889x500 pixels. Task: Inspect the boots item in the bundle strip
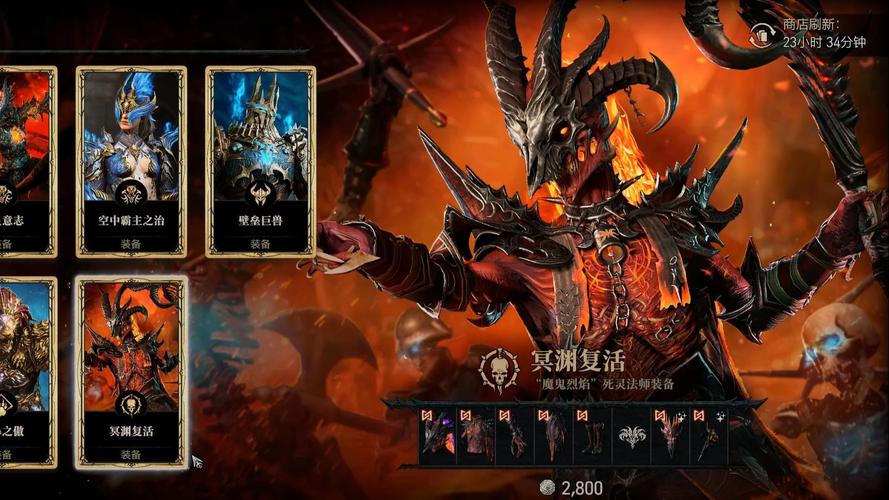(594, 436)
